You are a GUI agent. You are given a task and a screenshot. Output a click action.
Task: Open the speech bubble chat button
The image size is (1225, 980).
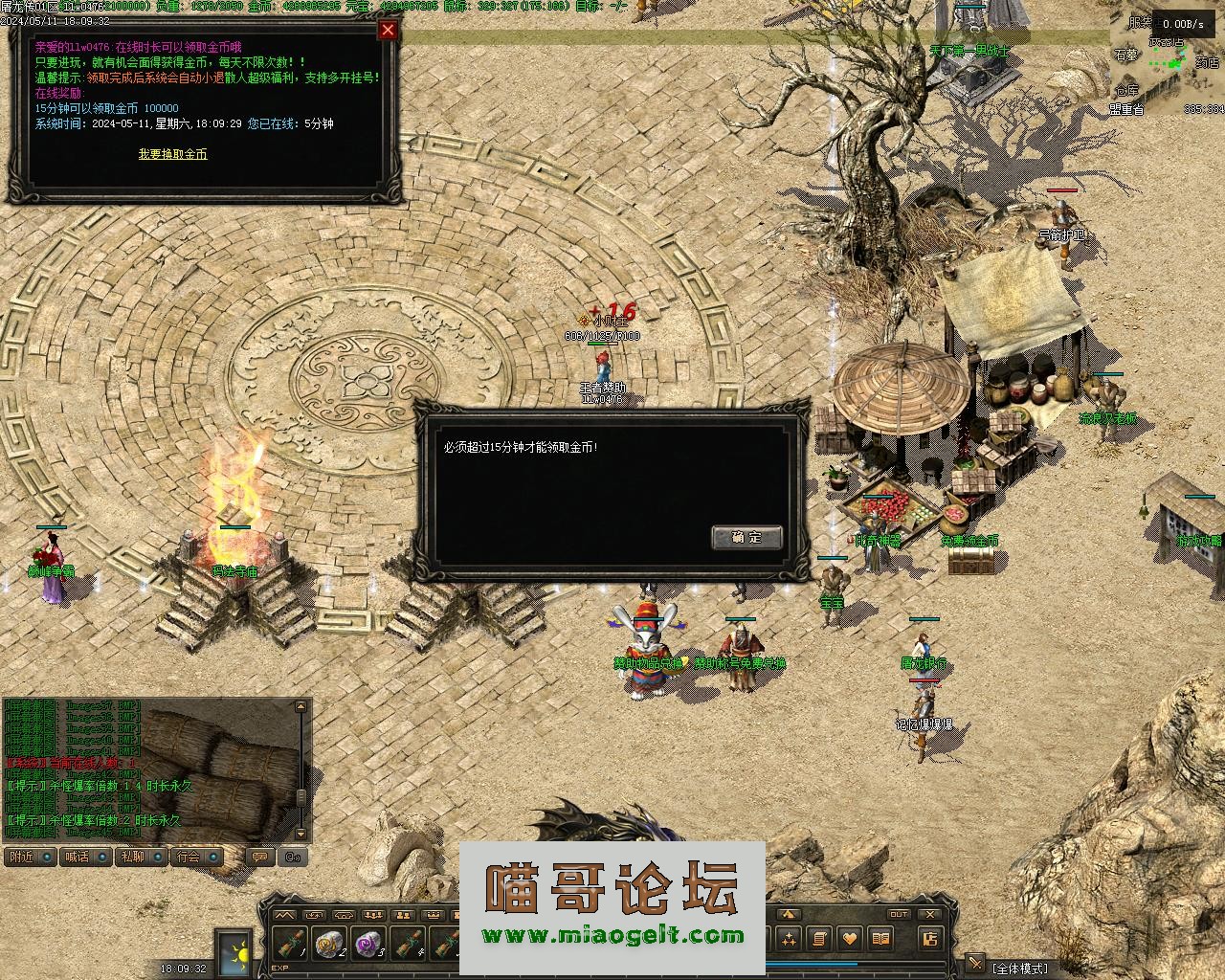point(259,857)
